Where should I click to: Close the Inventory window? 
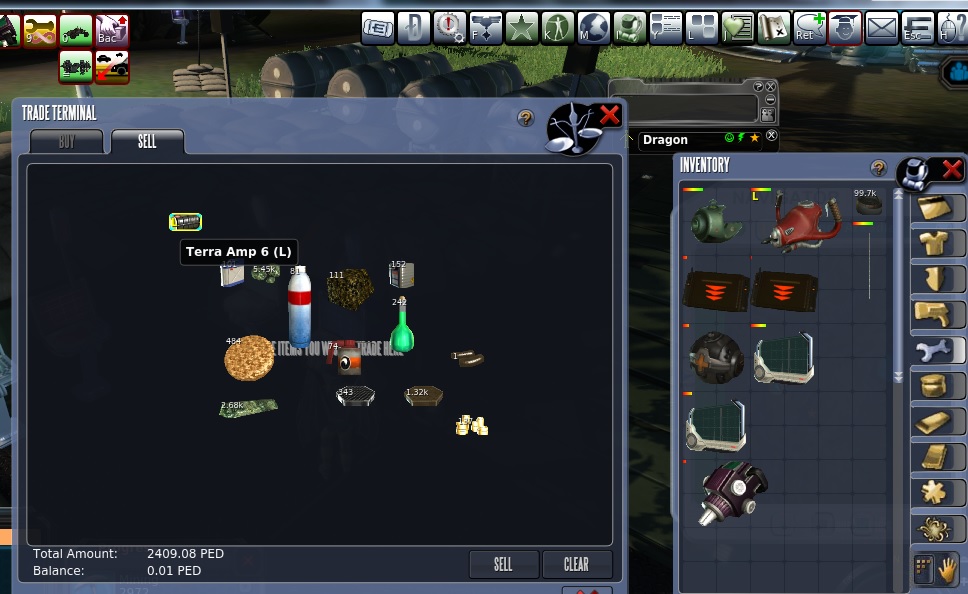(x=951, y=169)
